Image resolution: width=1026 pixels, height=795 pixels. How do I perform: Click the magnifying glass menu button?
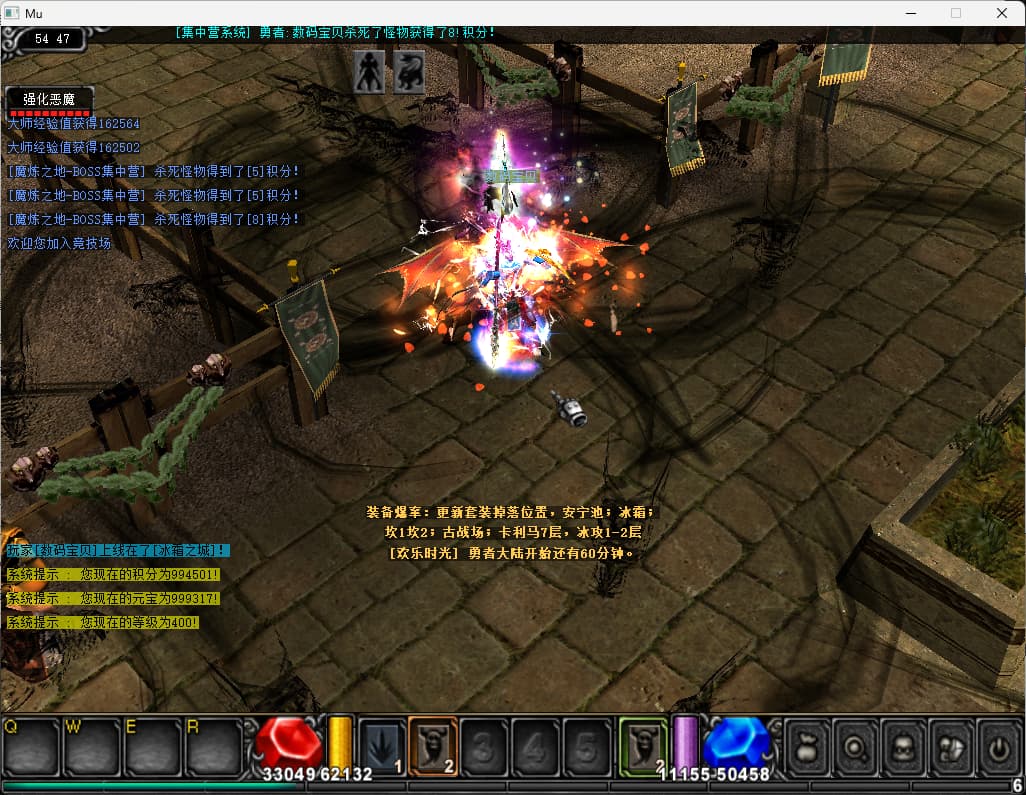854,746
